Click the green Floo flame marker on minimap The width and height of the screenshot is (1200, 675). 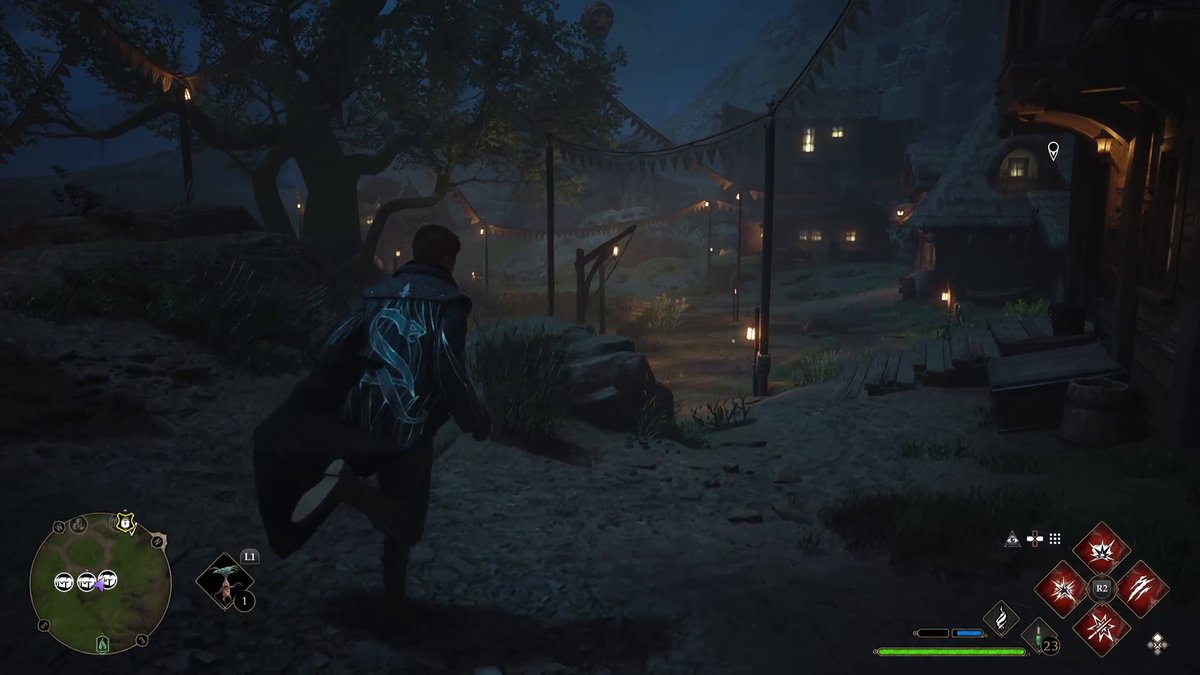point(101,645)
